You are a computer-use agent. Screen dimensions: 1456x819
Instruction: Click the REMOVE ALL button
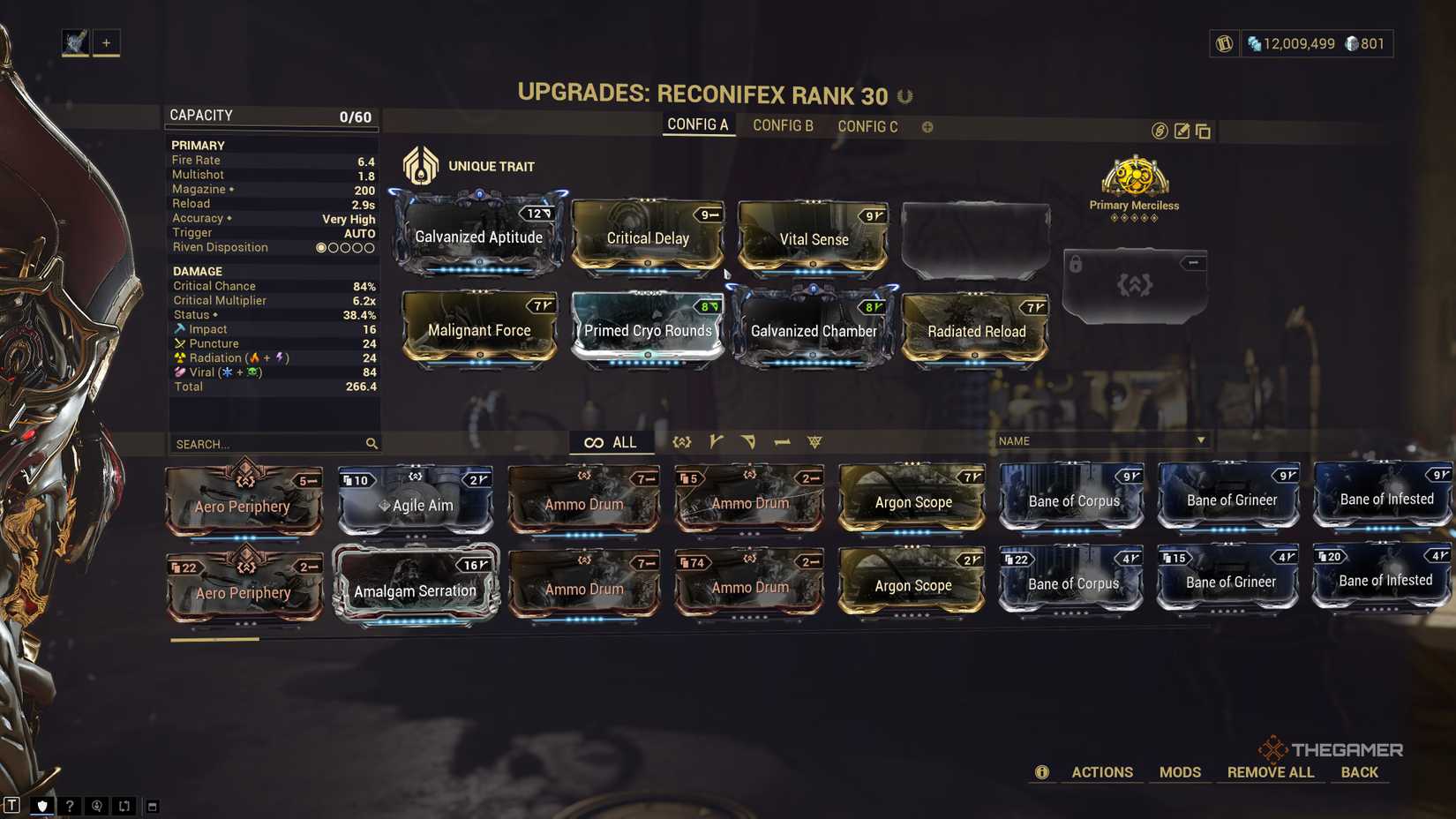tap(1271, 772)
